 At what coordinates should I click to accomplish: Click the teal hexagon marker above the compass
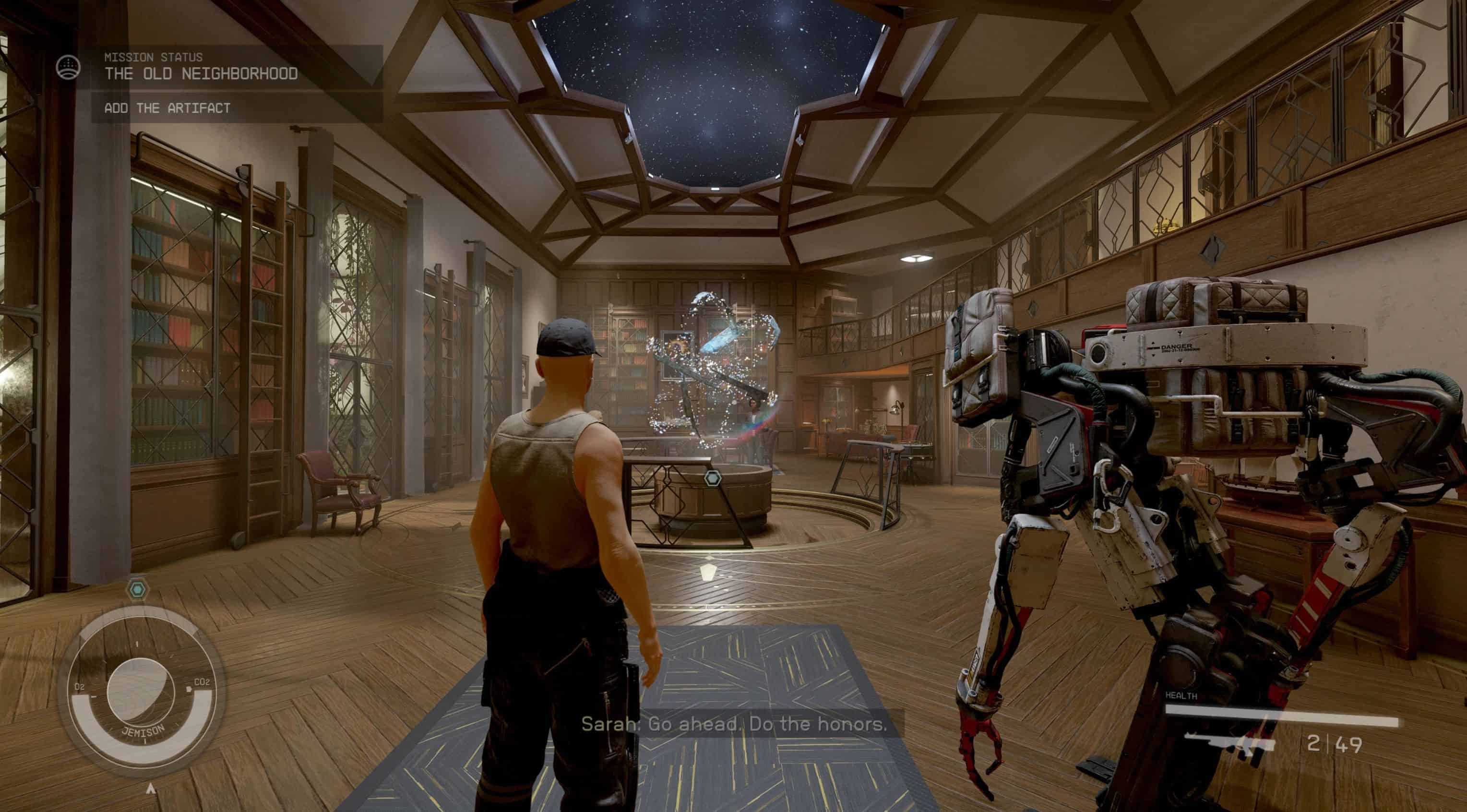137,589
